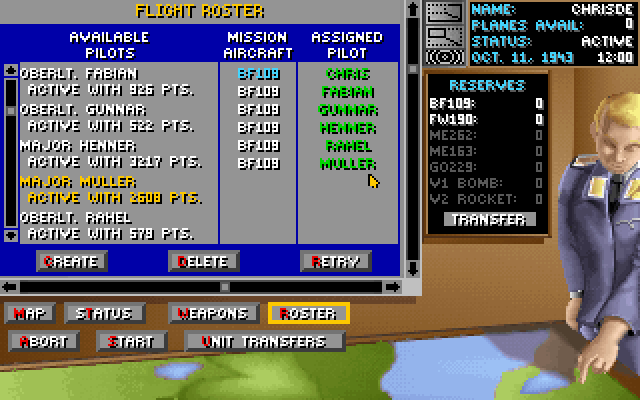Open the Map screen
The width and height of the screenshot is (640, 400).
coord(31,313)
